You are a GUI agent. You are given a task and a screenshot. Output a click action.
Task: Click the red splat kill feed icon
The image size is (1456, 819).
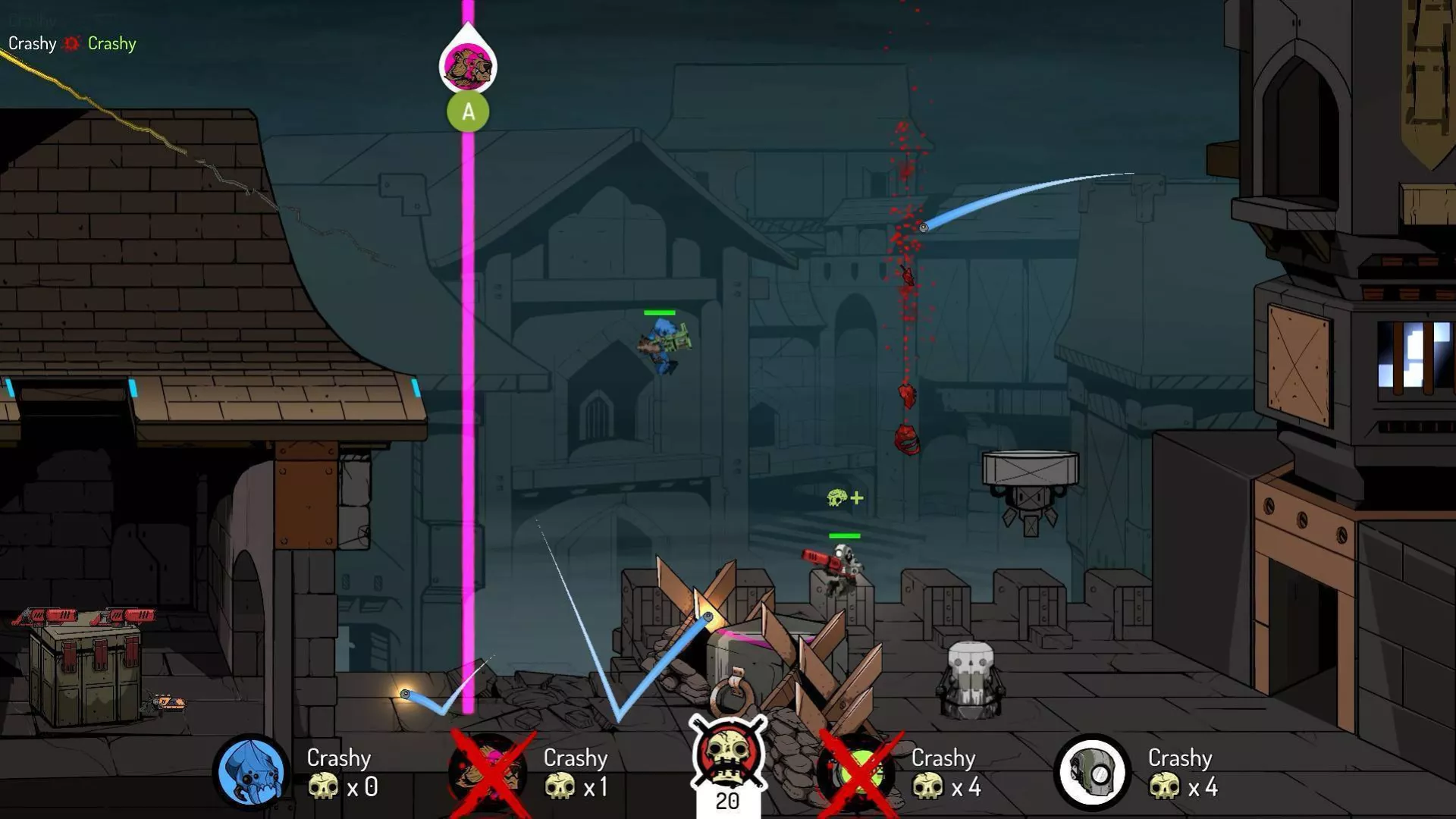click(x=72, y=44)
